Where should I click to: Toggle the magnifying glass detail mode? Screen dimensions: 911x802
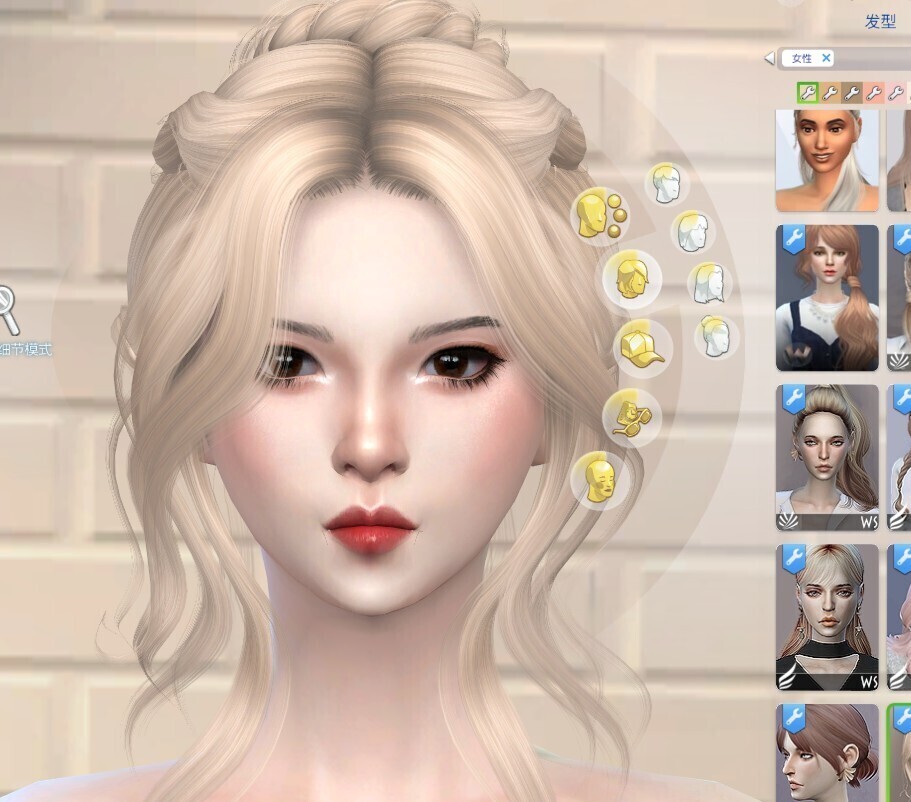click(10, 312)
